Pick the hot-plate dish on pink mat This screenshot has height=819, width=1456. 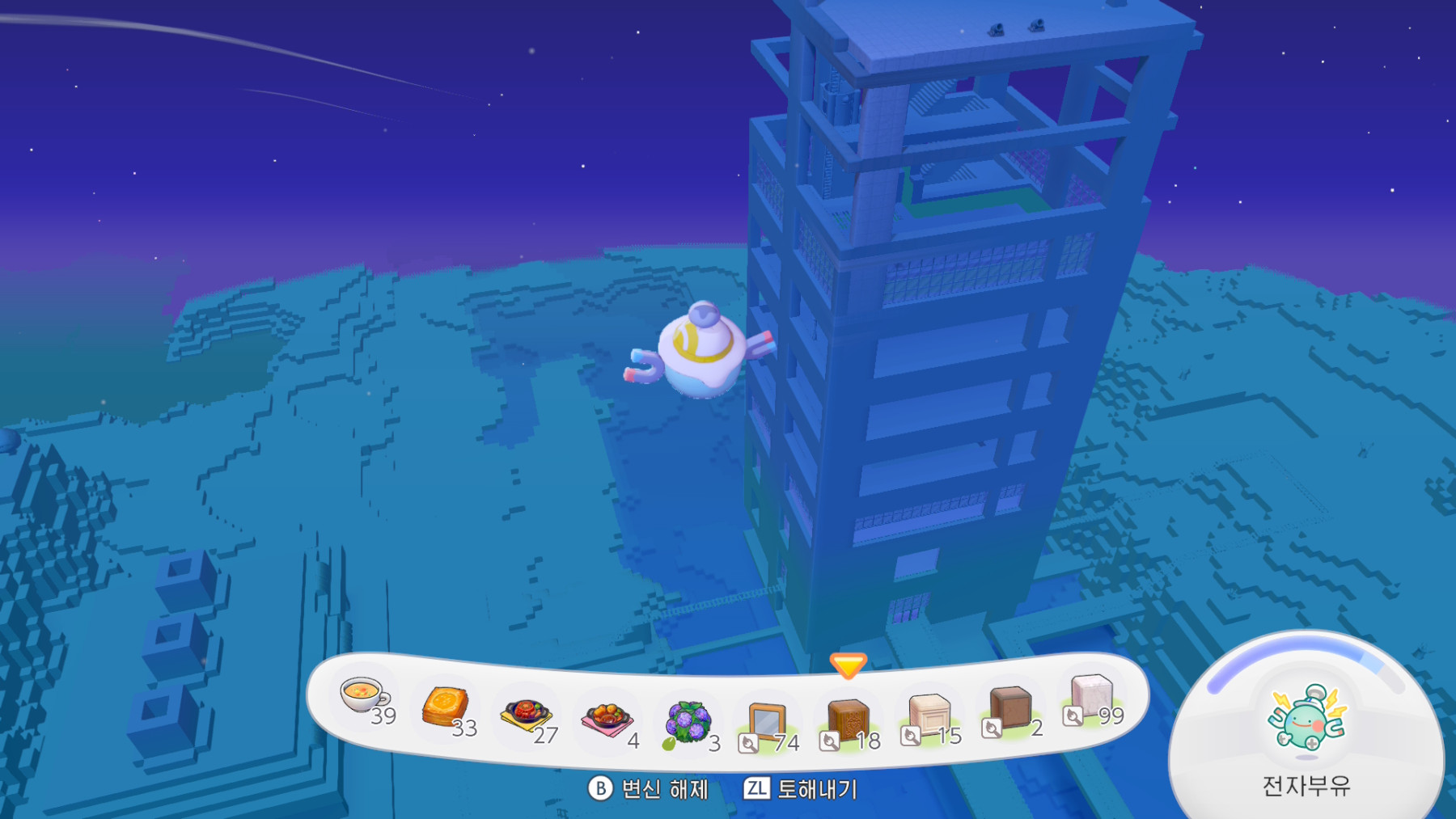pyautogui.click(x=607, y=719)
